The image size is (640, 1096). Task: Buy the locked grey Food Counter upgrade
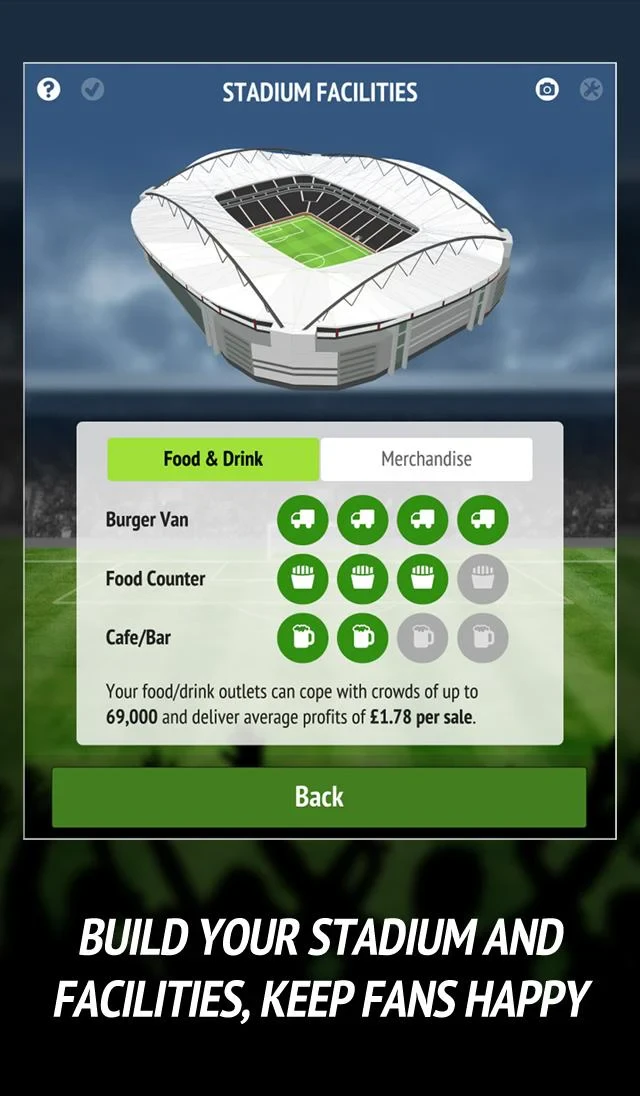tap(483, 579)
